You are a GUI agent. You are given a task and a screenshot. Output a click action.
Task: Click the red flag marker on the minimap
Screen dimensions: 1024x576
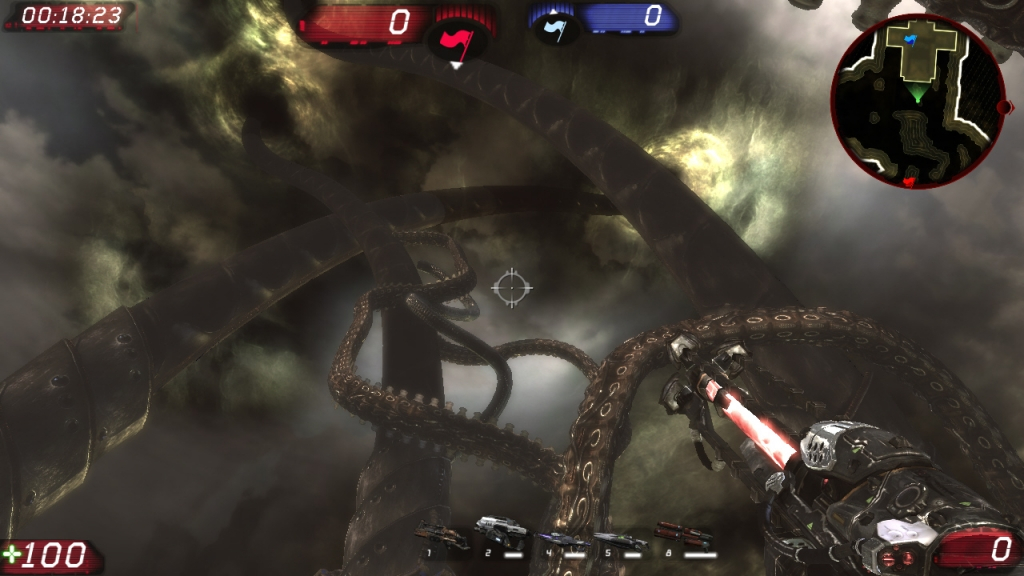(908, 182)
